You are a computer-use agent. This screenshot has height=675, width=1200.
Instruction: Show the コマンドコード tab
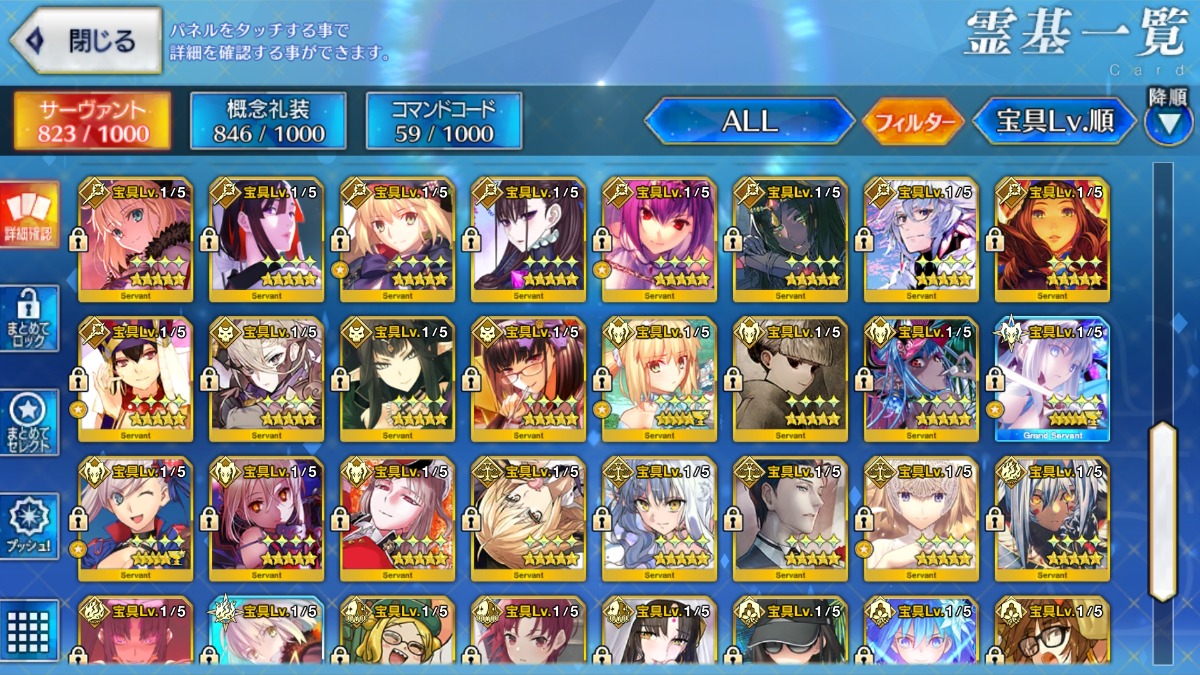444,121
